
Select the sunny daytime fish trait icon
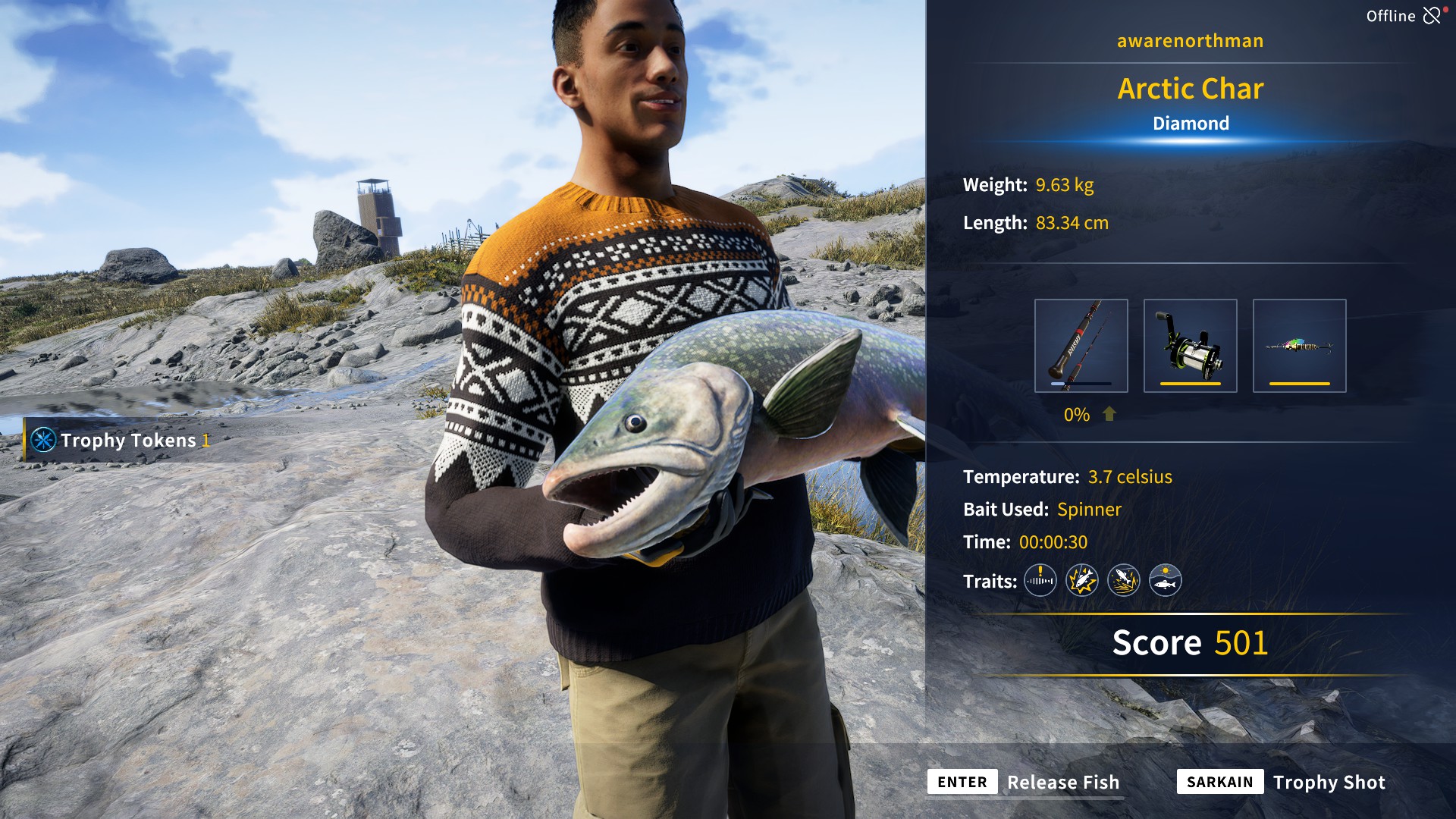(x=1166, y=580)
